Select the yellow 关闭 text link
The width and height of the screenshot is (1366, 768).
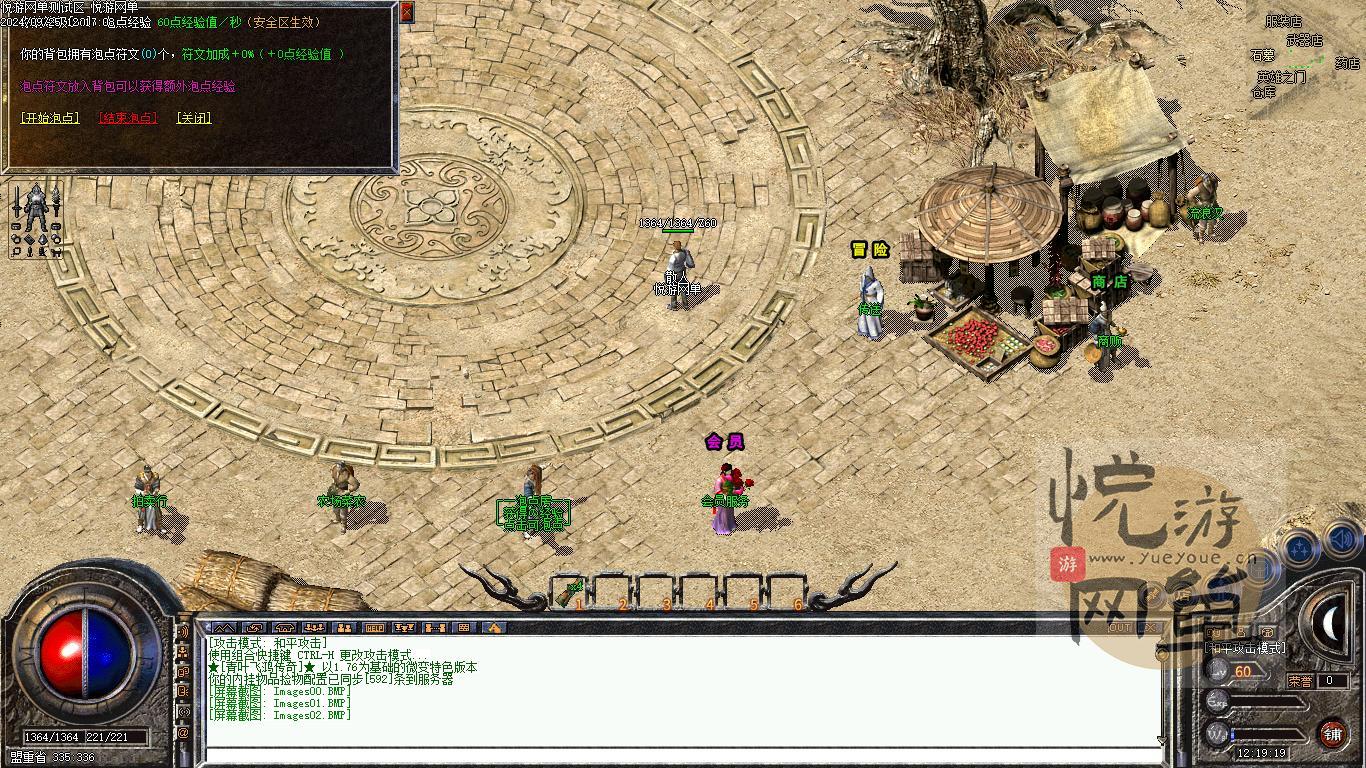(194, 118)
